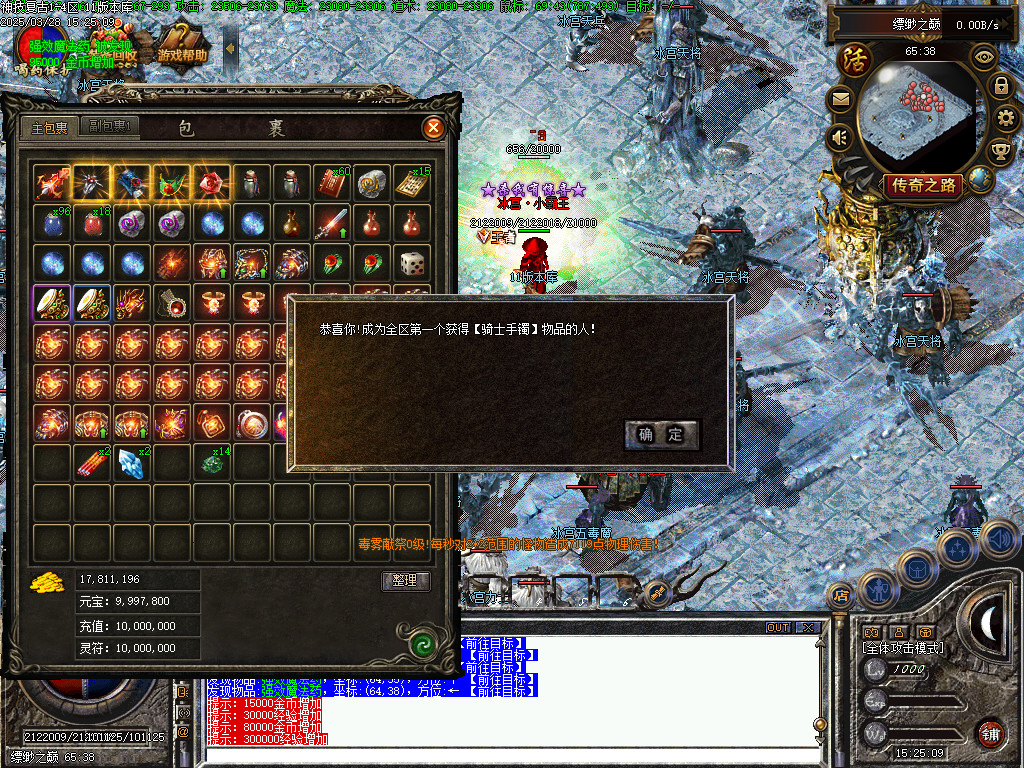Viewport: 1024px width, 768px height.
Task: Sort the bag with the 整理 button
Action: click(x=405, y=581)
